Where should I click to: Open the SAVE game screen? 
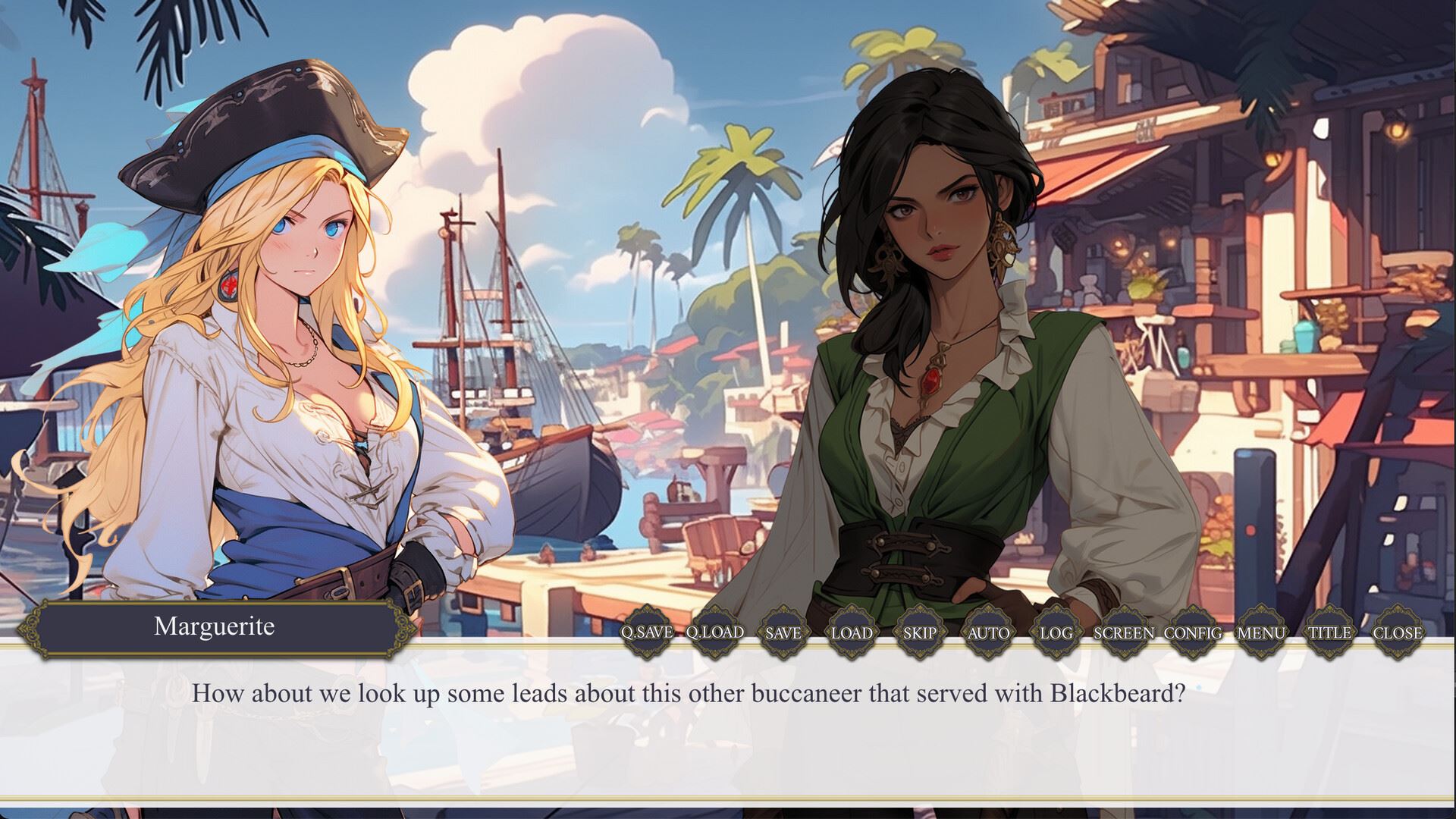[783, 632]
